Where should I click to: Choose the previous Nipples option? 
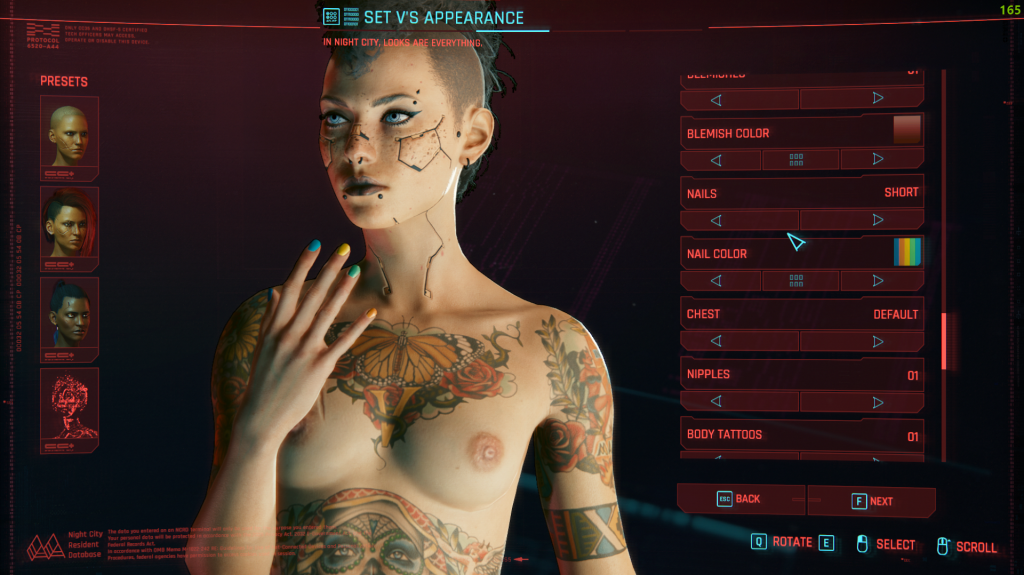point(716,401)
